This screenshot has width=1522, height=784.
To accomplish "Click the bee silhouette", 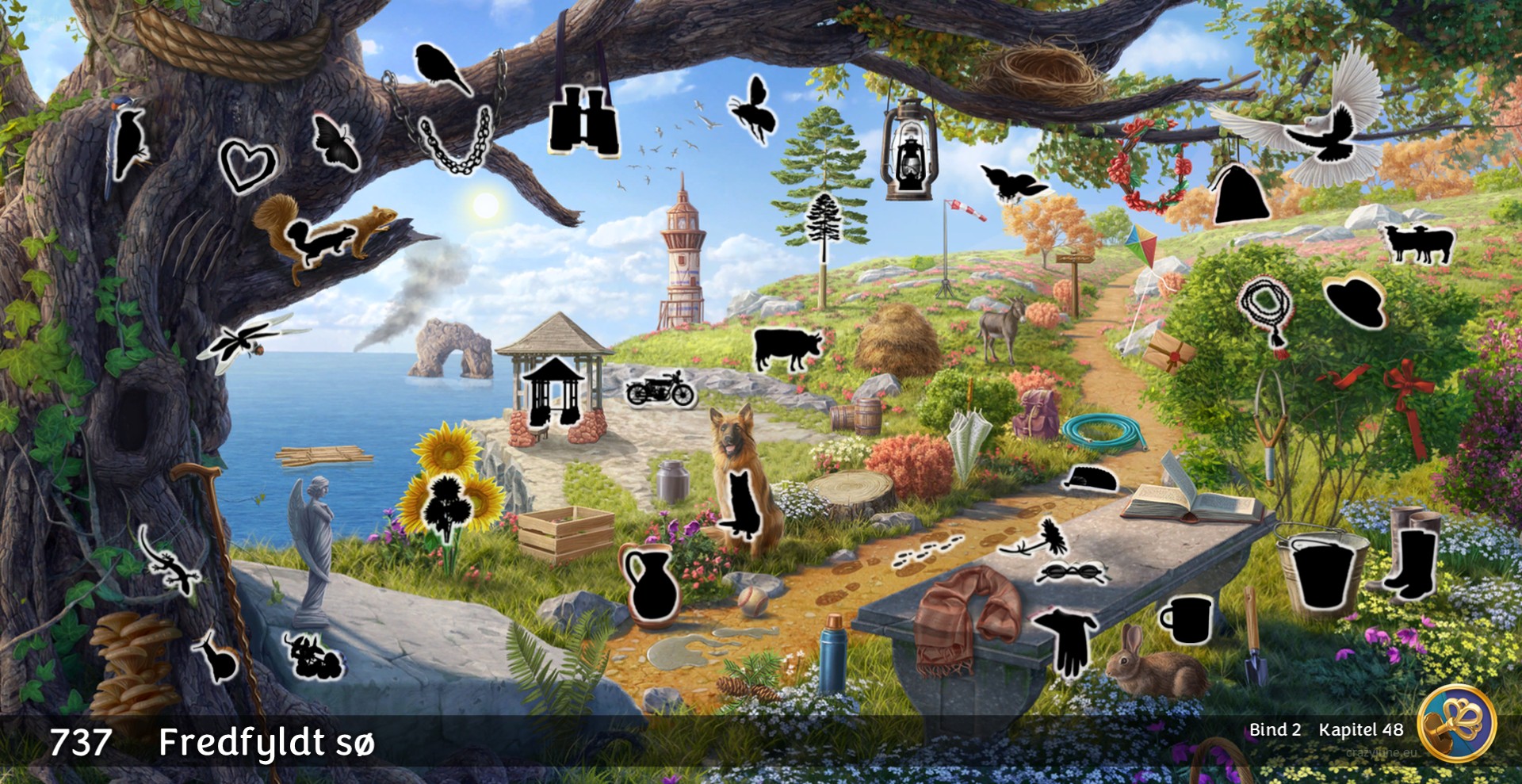I will pyautogui.click(x=751, y=110).
